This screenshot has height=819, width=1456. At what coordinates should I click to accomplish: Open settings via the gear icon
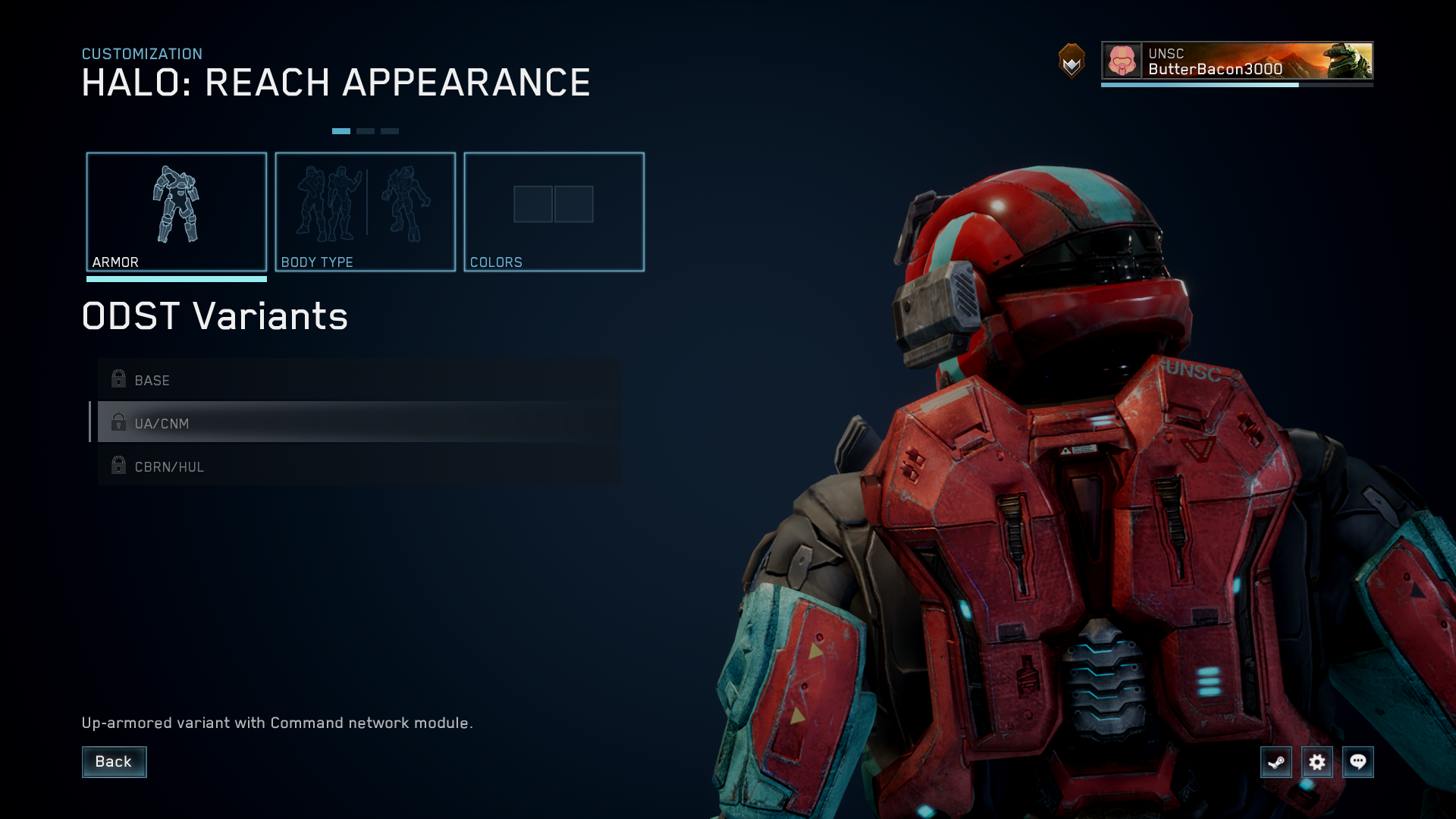(1318, 762)
